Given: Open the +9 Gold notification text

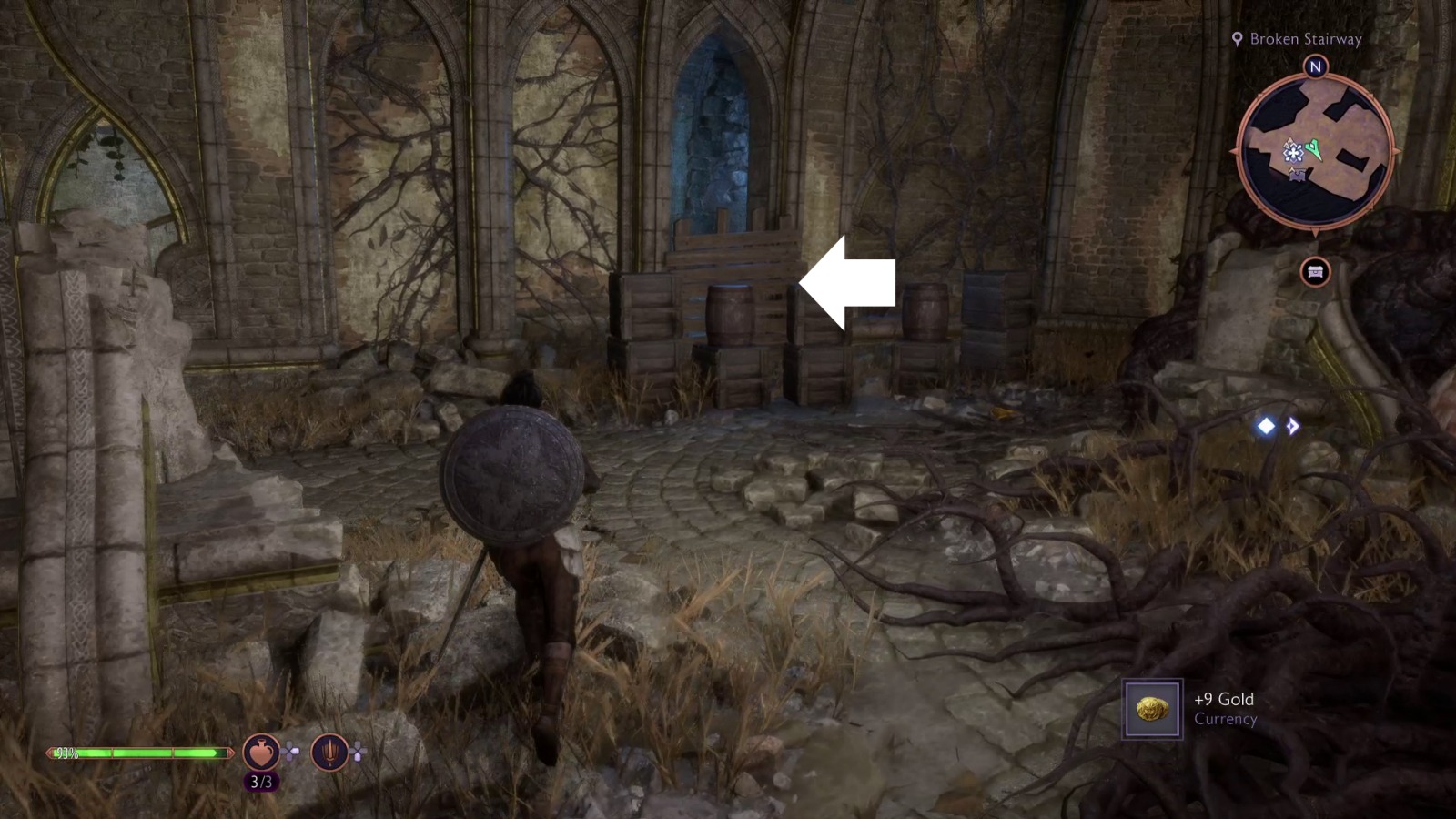Looking at the screenshot, I should click(x=1223, y=698).
